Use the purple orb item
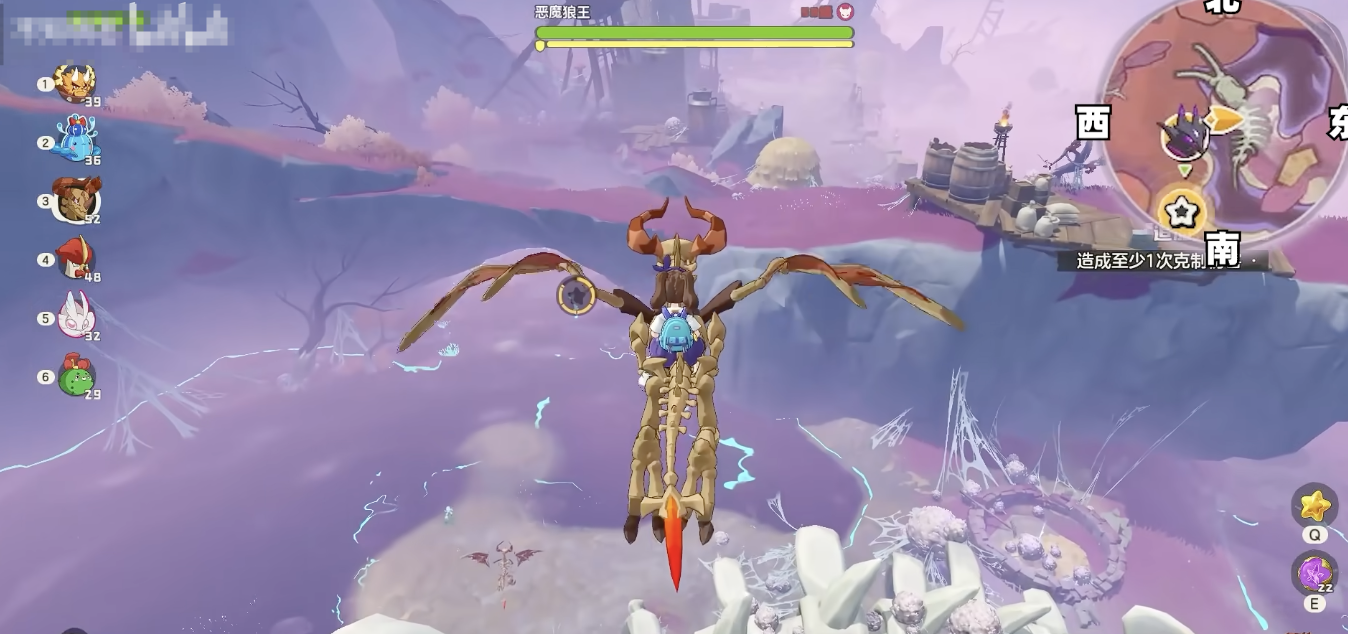The height and width of the screenshot is (634, 1348). coord(1314,574)
